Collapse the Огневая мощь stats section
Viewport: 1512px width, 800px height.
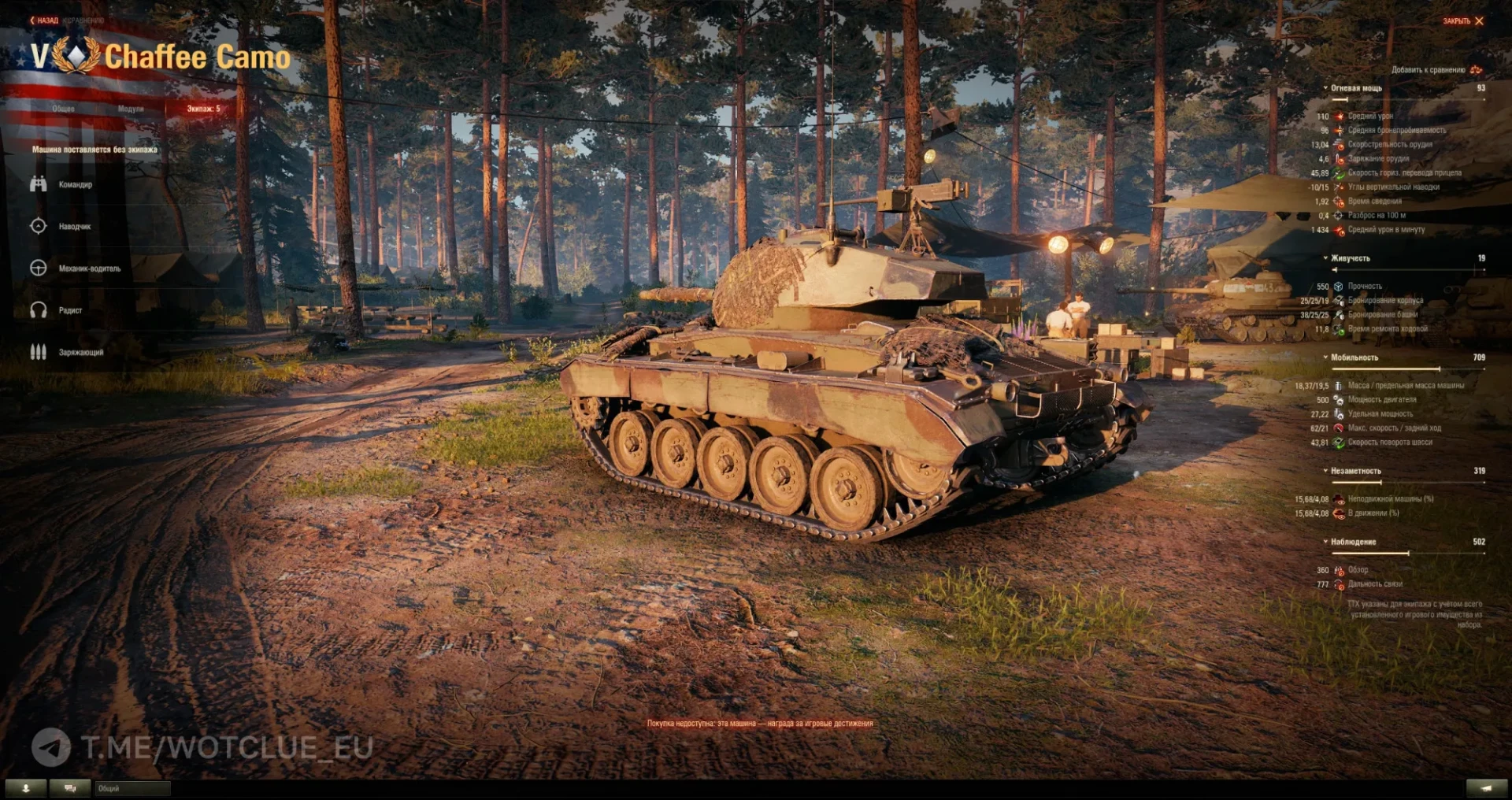click(x=1355, y=88)
